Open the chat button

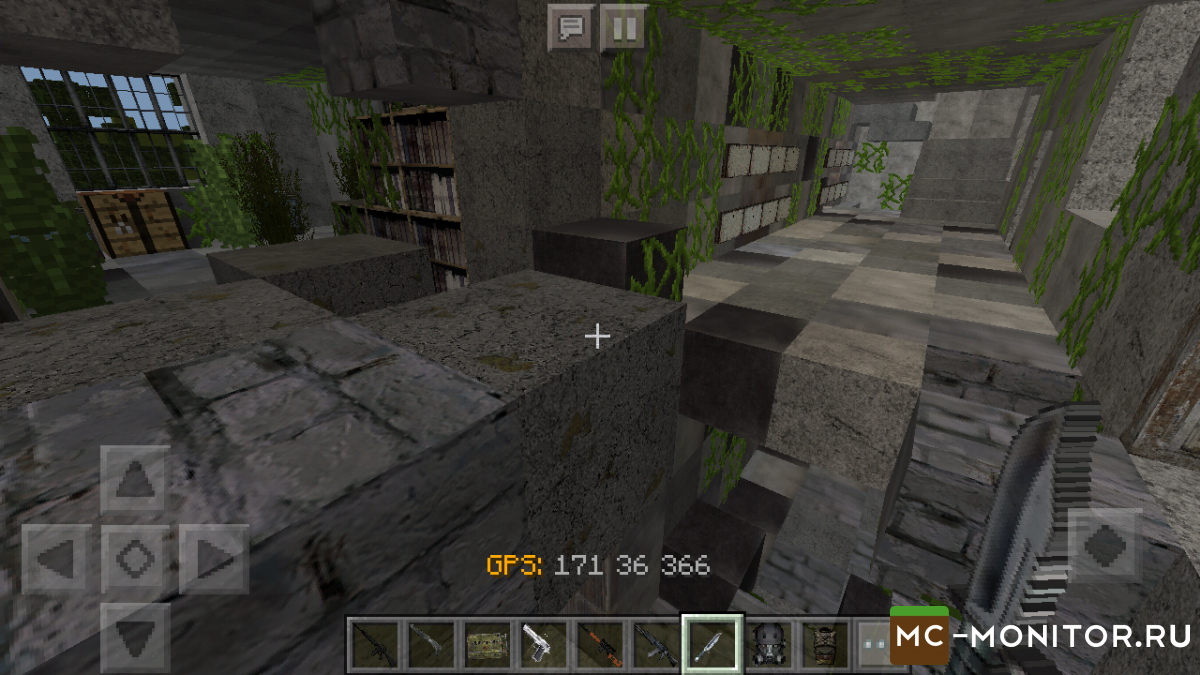pyautogui.click(x=572, y=28)
